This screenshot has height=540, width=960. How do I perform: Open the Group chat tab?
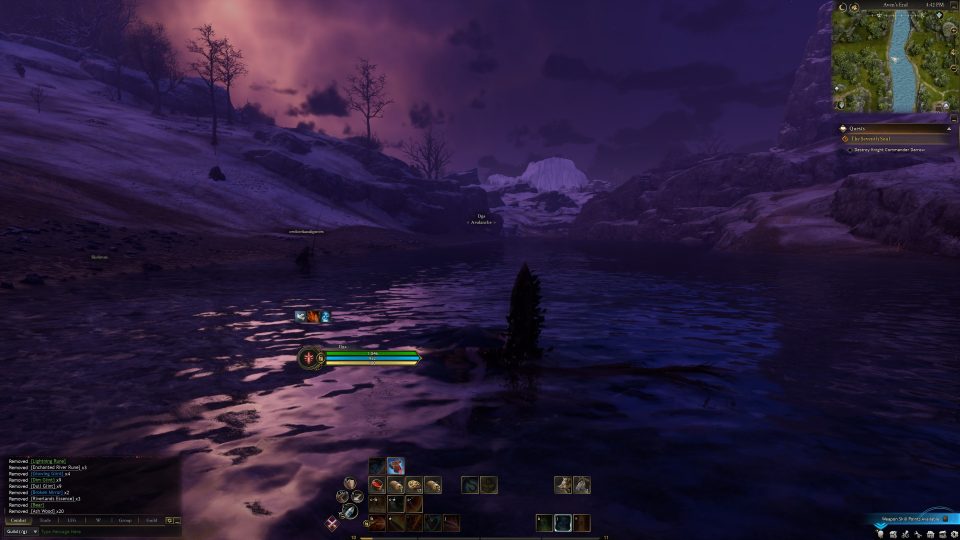[125, 520]
